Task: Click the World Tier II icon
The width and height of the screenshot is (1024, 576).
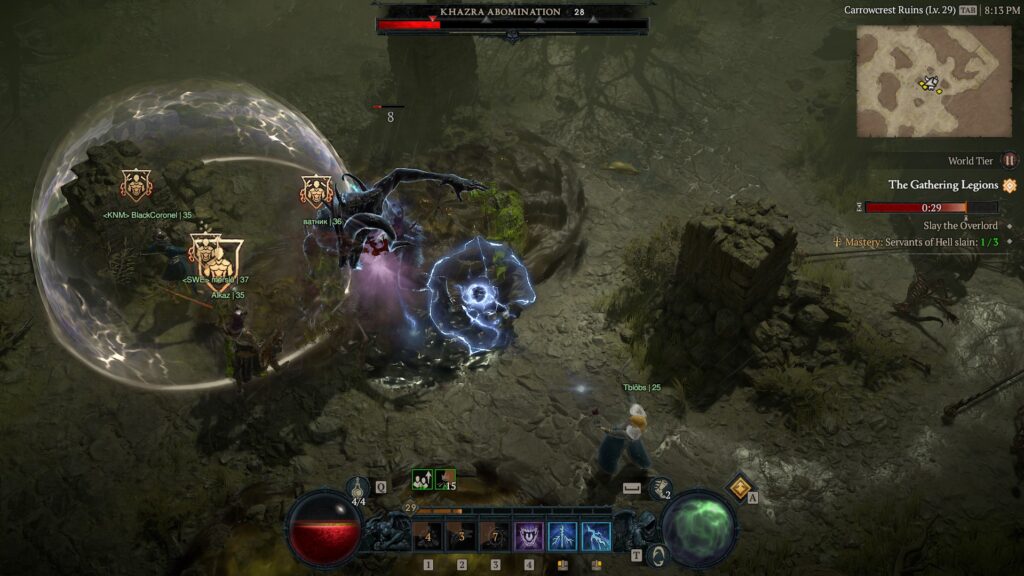Action: (x=1009, y=160)
